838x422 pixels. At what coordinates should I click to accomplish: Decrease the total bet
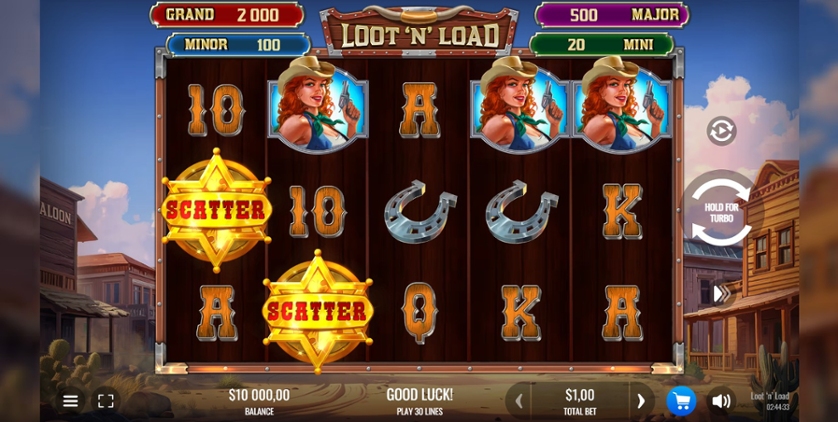click(518, 401)
